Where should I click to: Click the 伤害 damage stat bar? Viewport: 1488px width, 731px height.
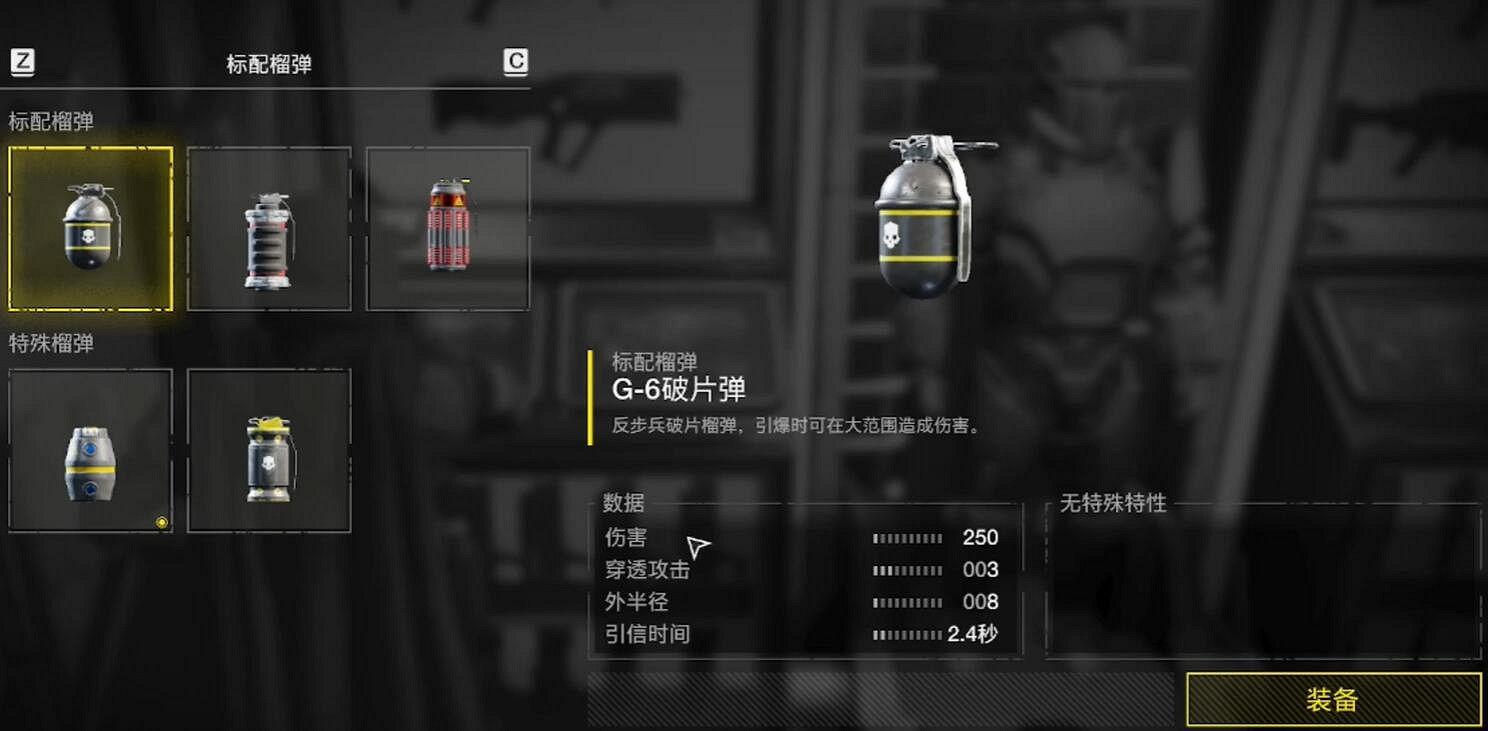coord(905,537)
